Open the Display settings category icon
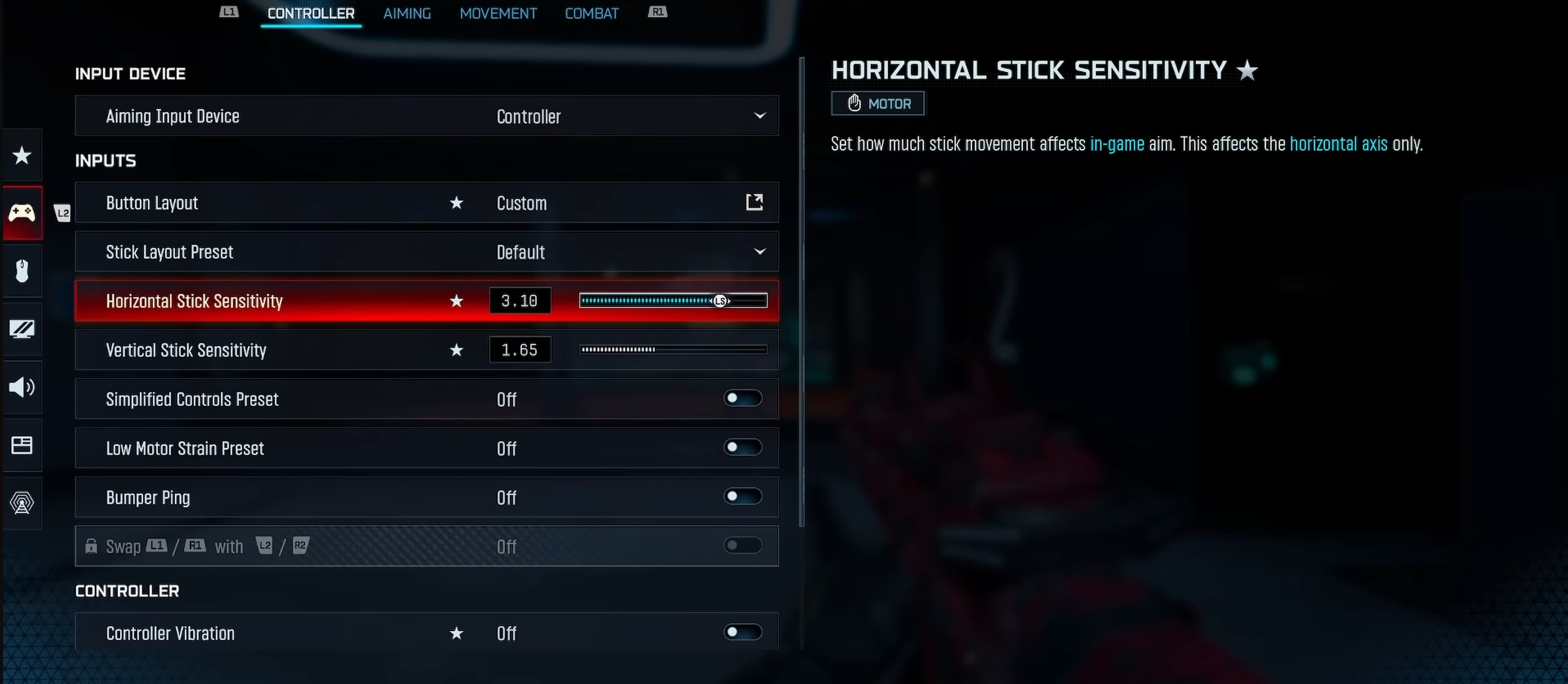Screen dimensions: 1568x684 22,329
